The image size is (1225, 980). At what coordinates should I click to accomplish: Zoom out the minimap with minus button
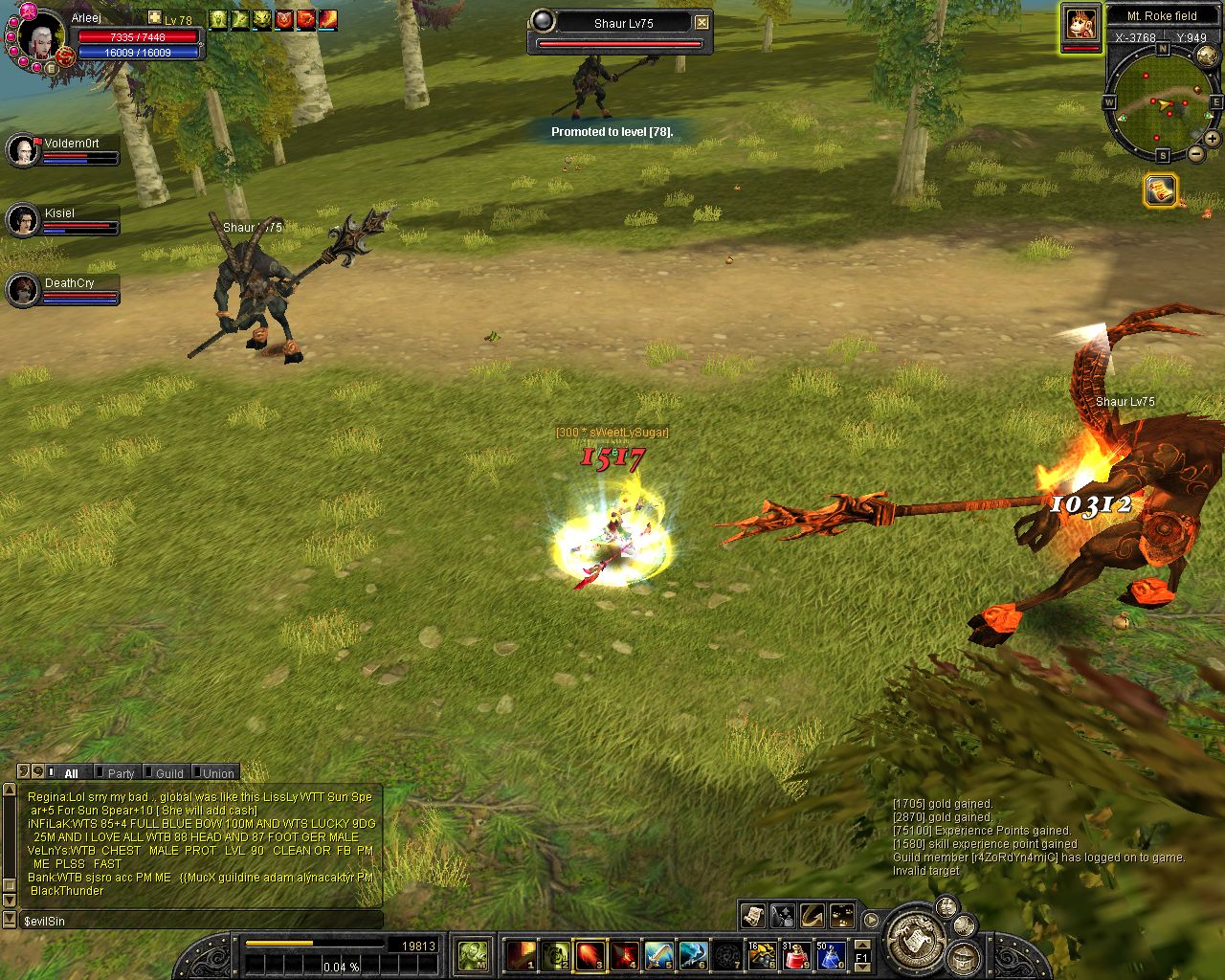(x=1195, y=154)
